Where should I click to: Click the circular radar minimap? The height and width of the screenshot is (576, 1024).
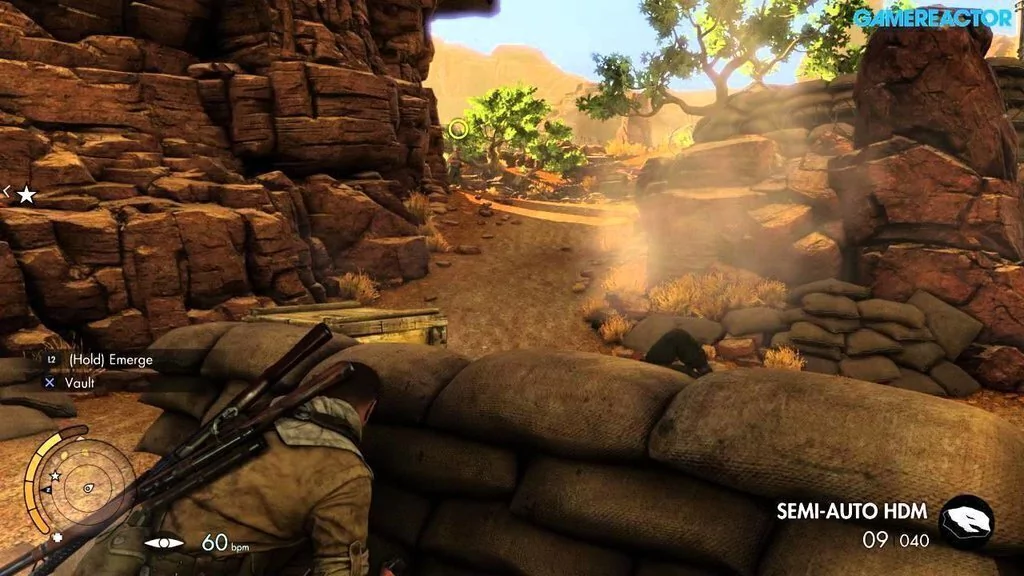coord(87,485)
